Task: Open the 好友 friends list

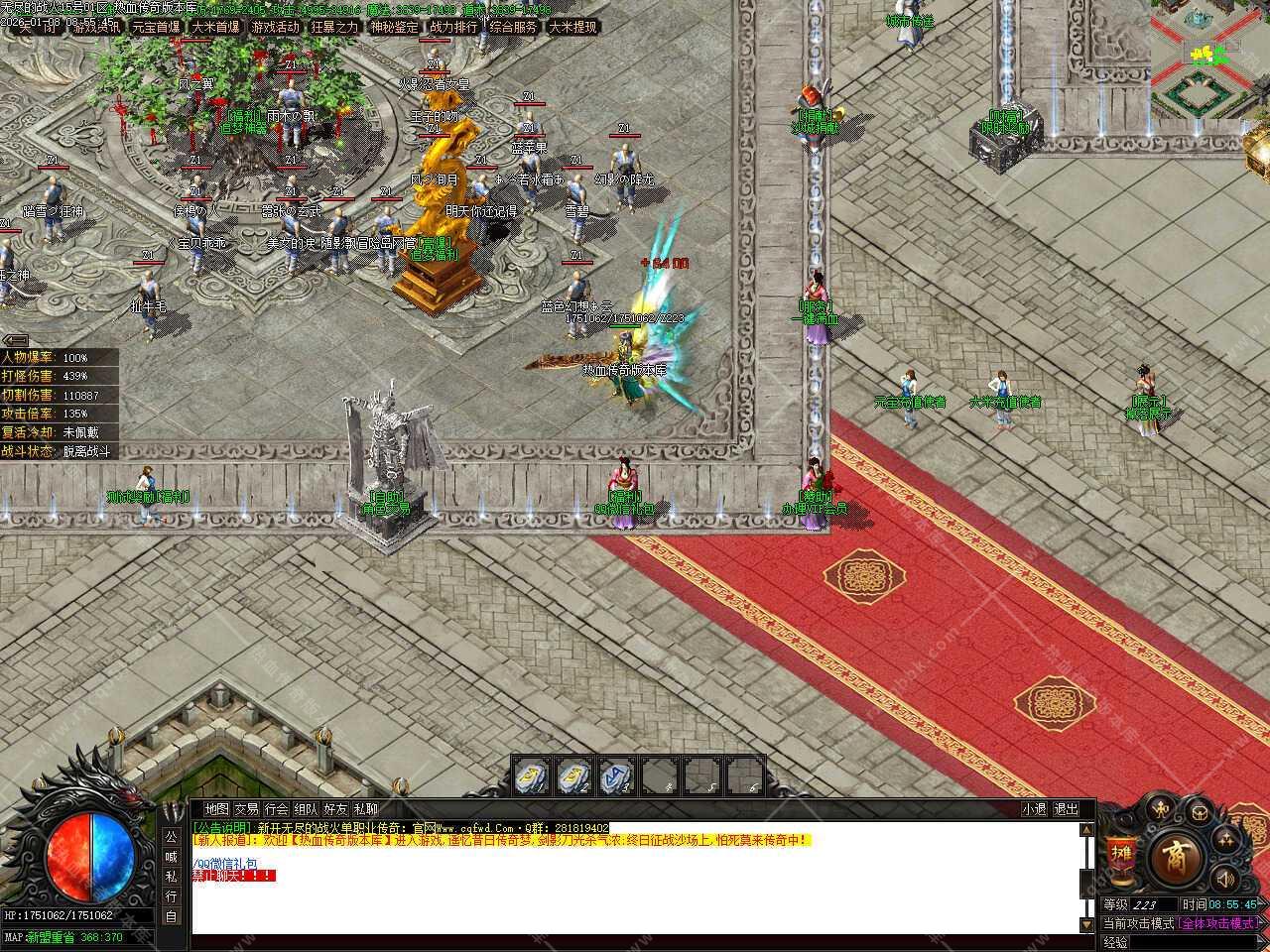Action: pos(336,809)
